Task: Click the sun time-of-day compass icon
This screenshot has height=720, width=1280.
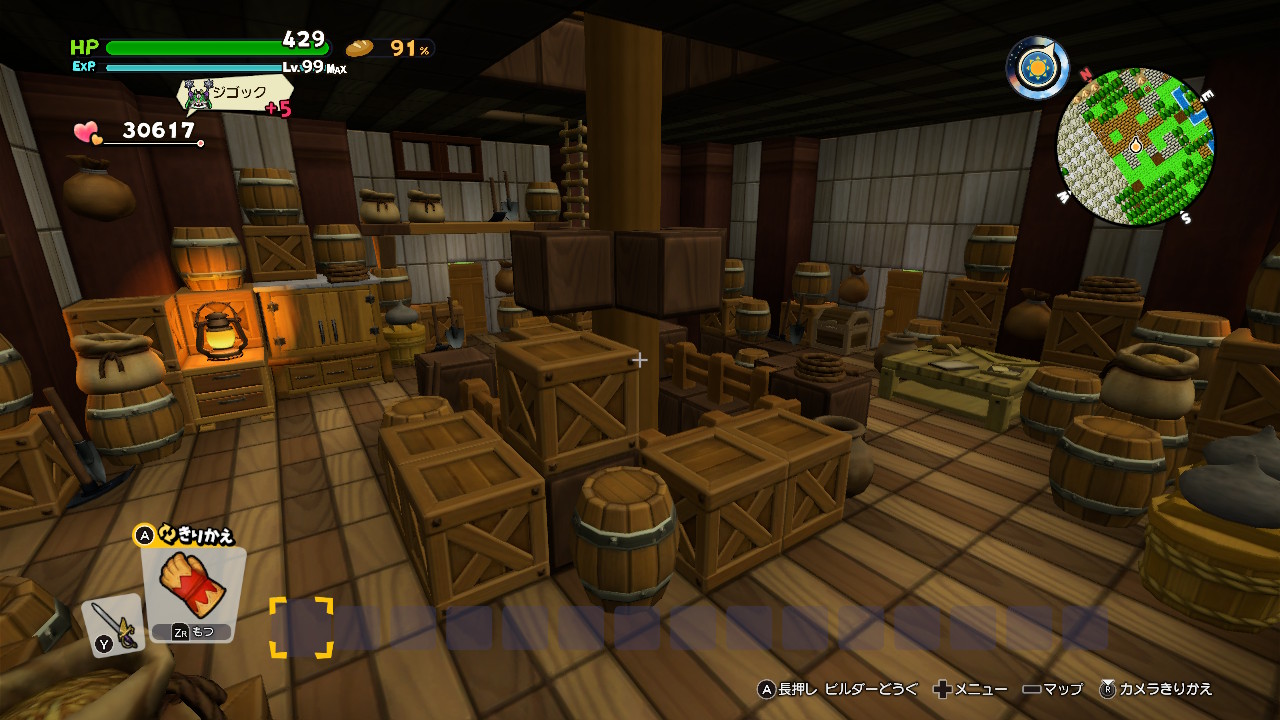Action: 1037,67
